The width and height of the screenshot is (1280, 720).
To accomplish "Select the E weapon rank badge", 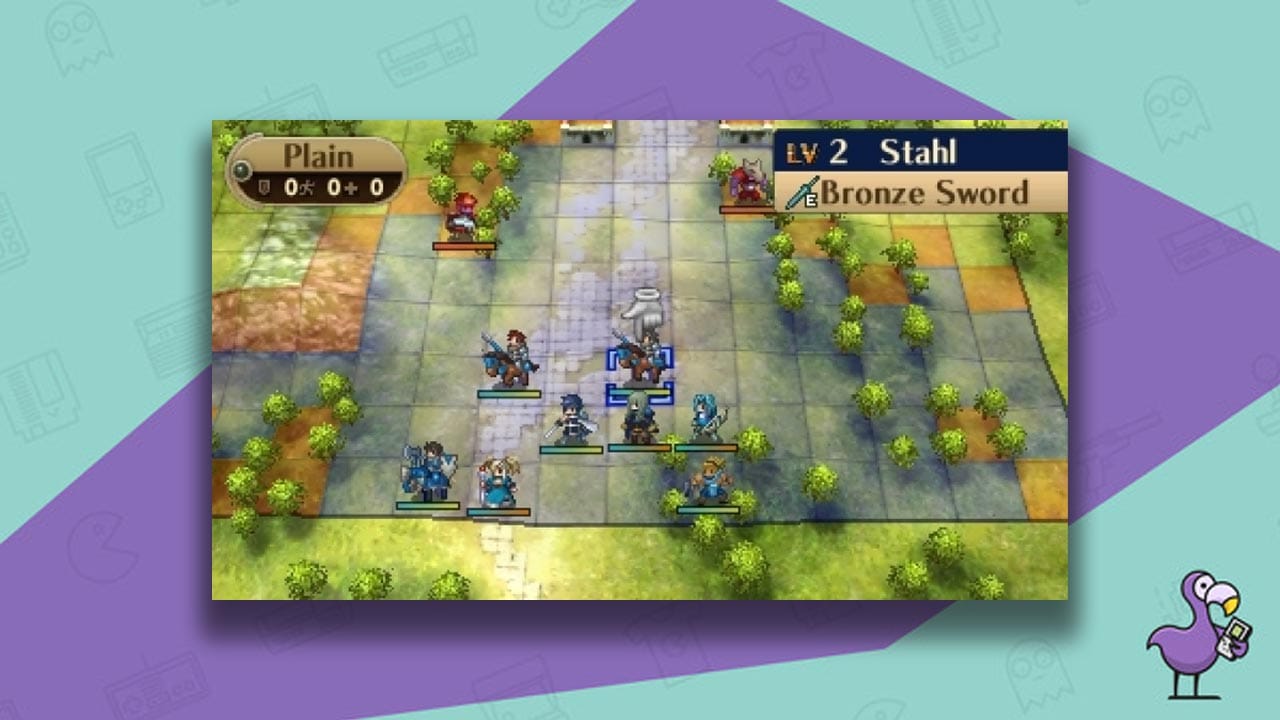I will pos(812,200).
